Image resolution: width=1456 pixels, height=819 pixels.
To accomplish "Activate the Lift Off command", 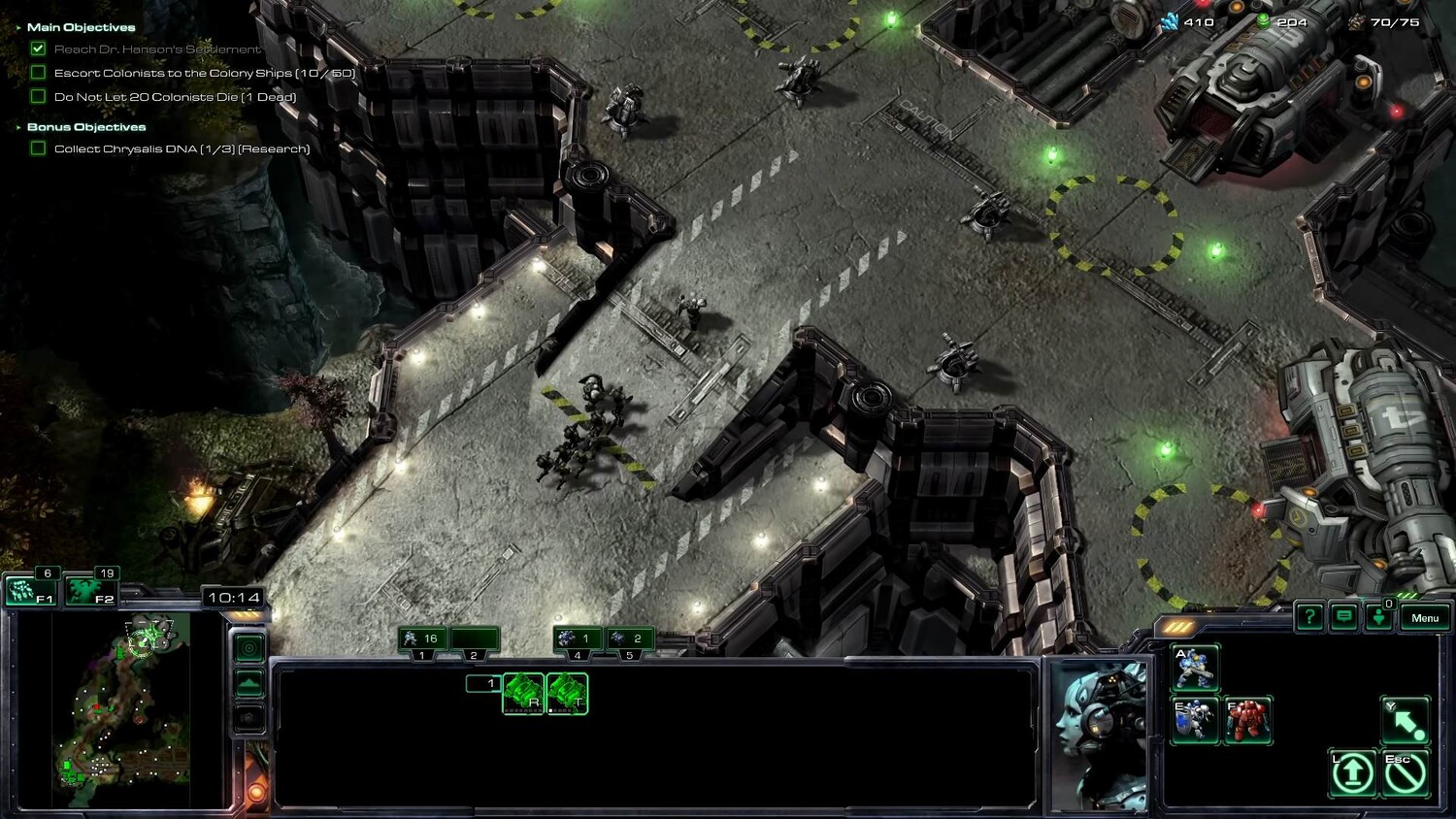I will click(1352, 772).
